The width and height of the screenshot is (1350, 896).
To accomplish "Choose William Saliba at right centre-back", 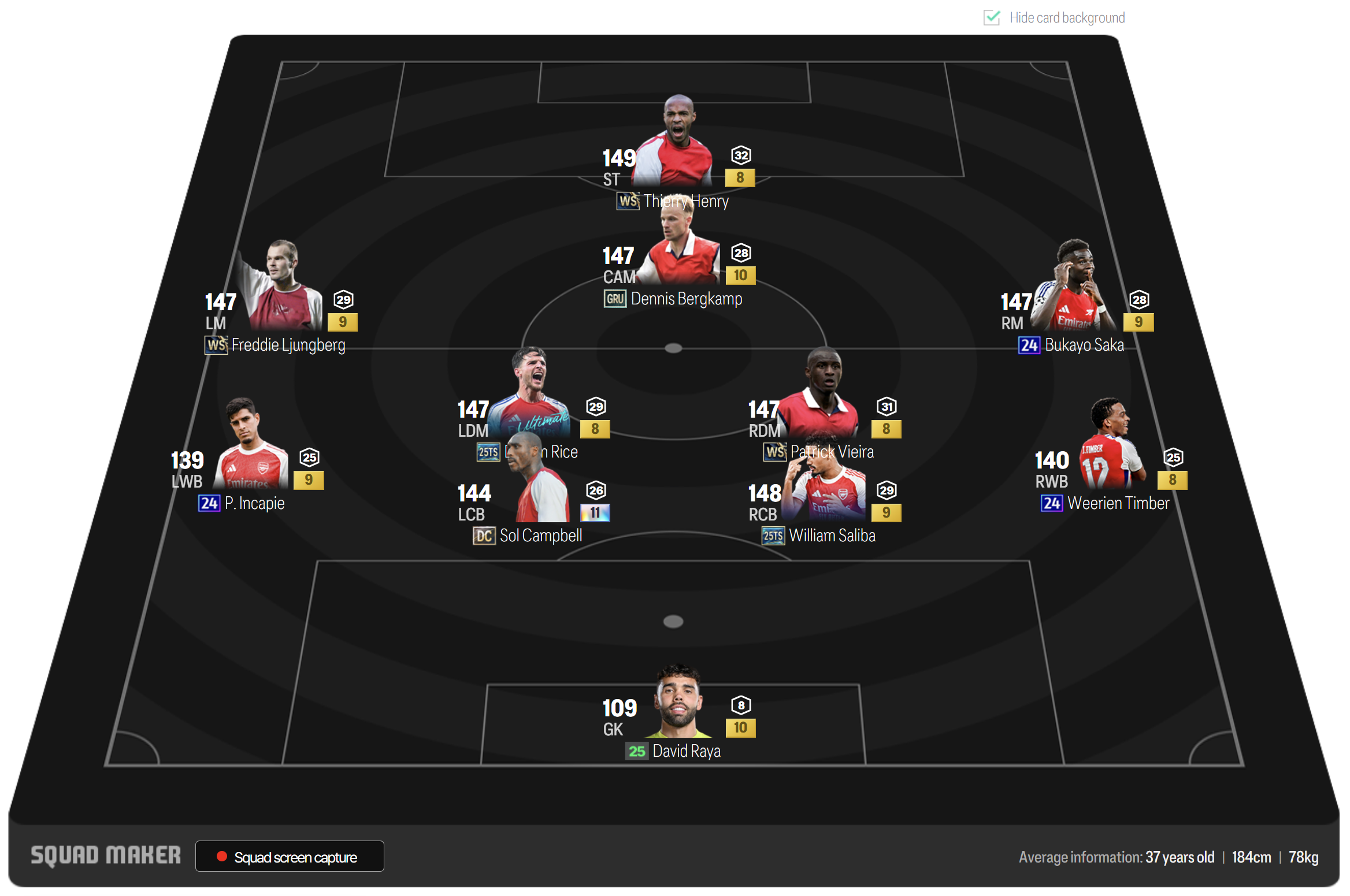I will click(824, 497).
